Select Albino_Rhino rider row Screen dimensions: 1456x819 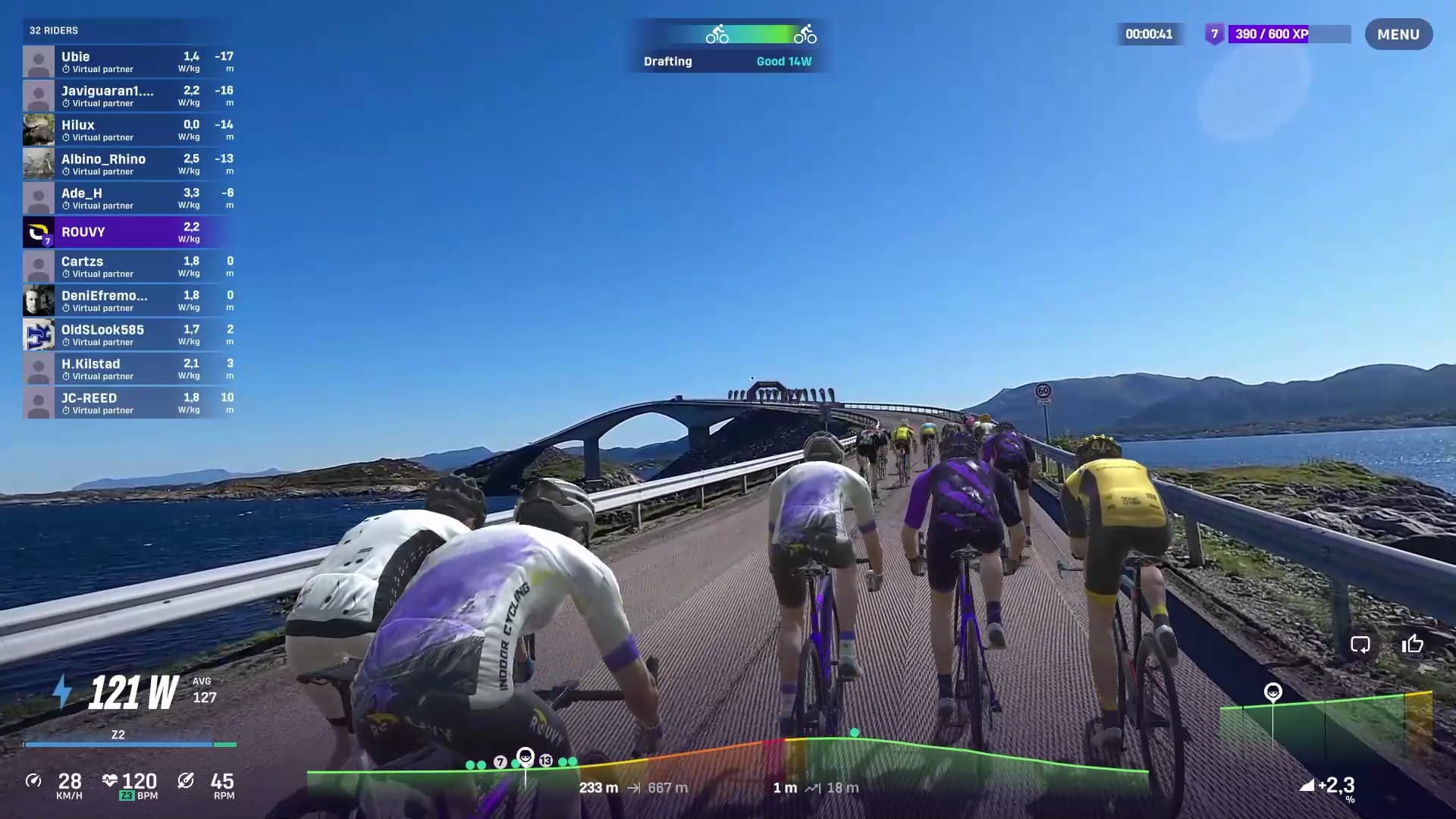coord(128,164)
